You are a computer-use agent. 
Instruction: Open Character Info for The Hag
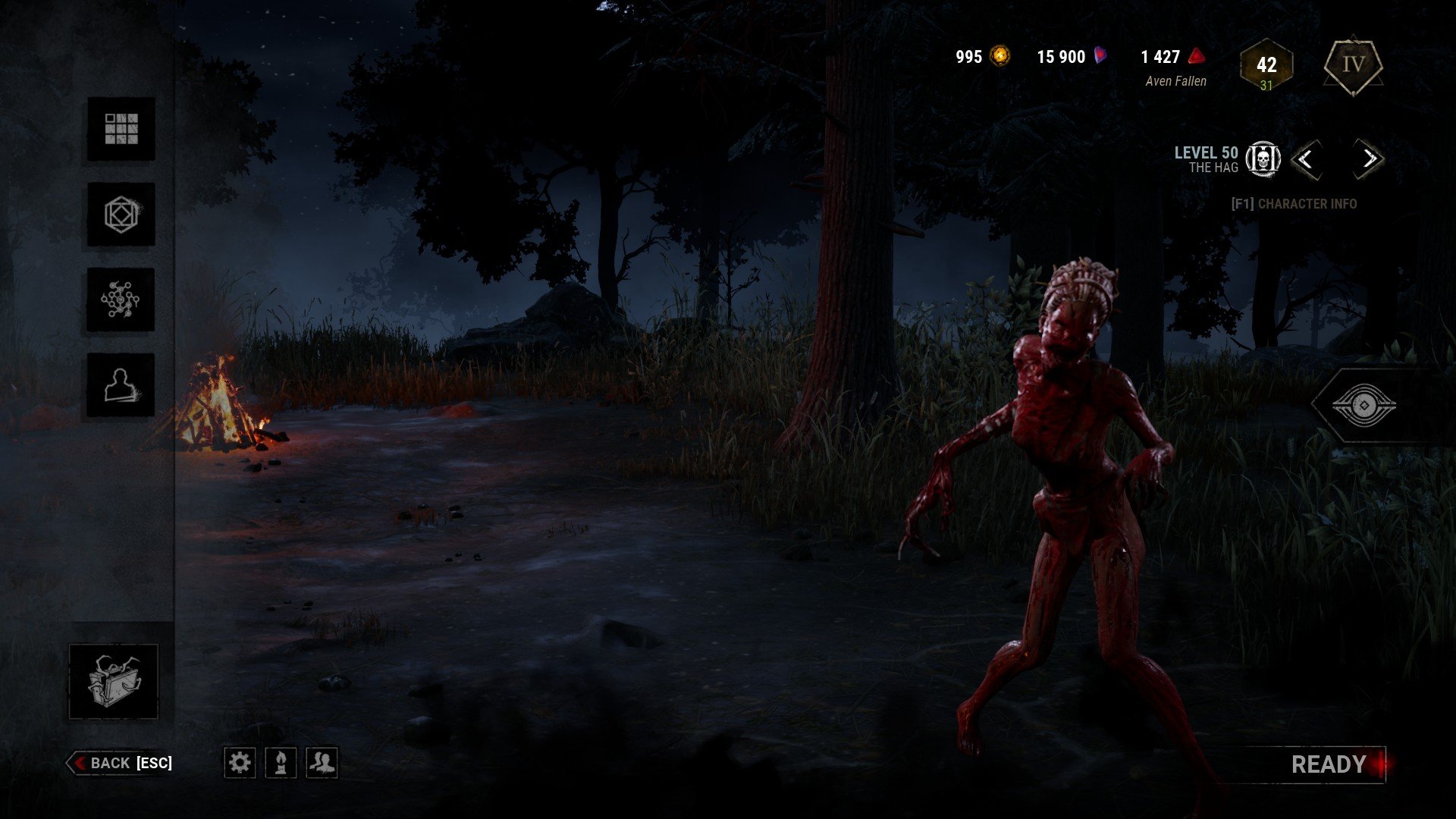tap(1294, 203)
